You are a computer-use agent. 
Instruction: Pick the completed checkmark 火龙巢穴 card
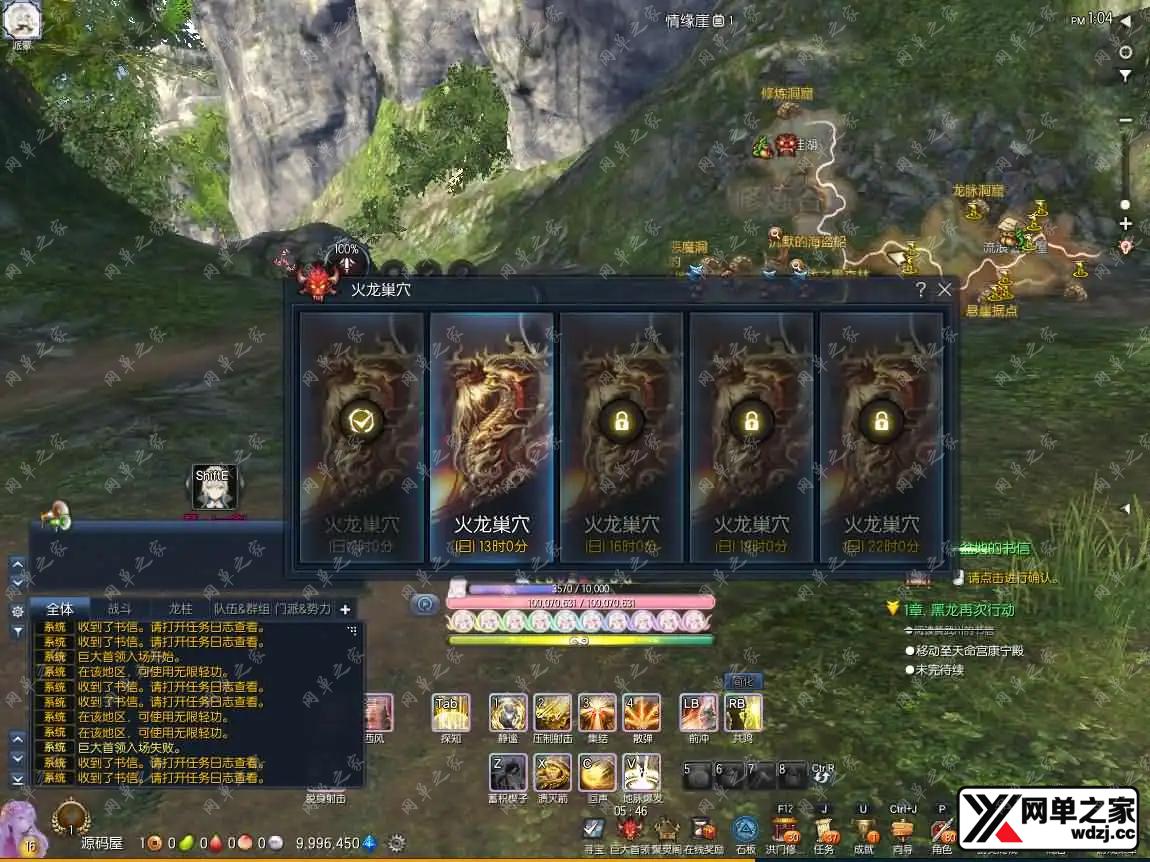point(362,437)
